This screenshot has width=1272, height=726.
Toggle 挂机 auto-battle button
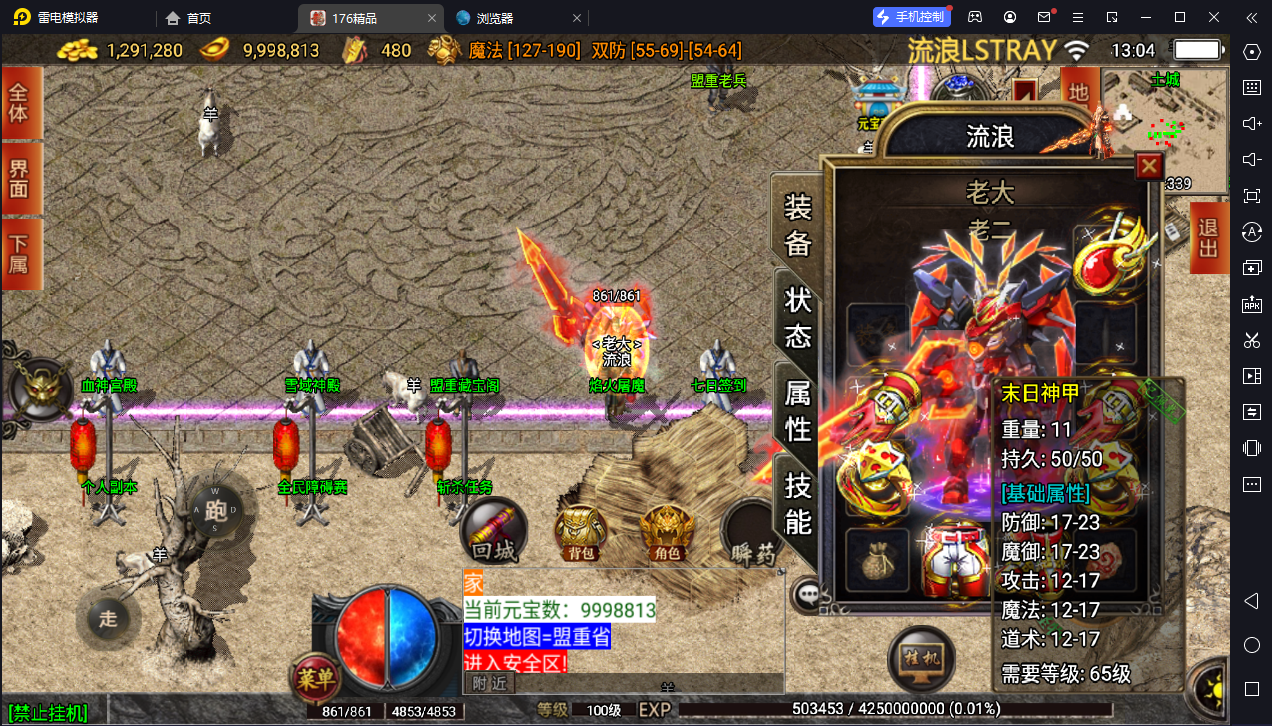point(920,661)
